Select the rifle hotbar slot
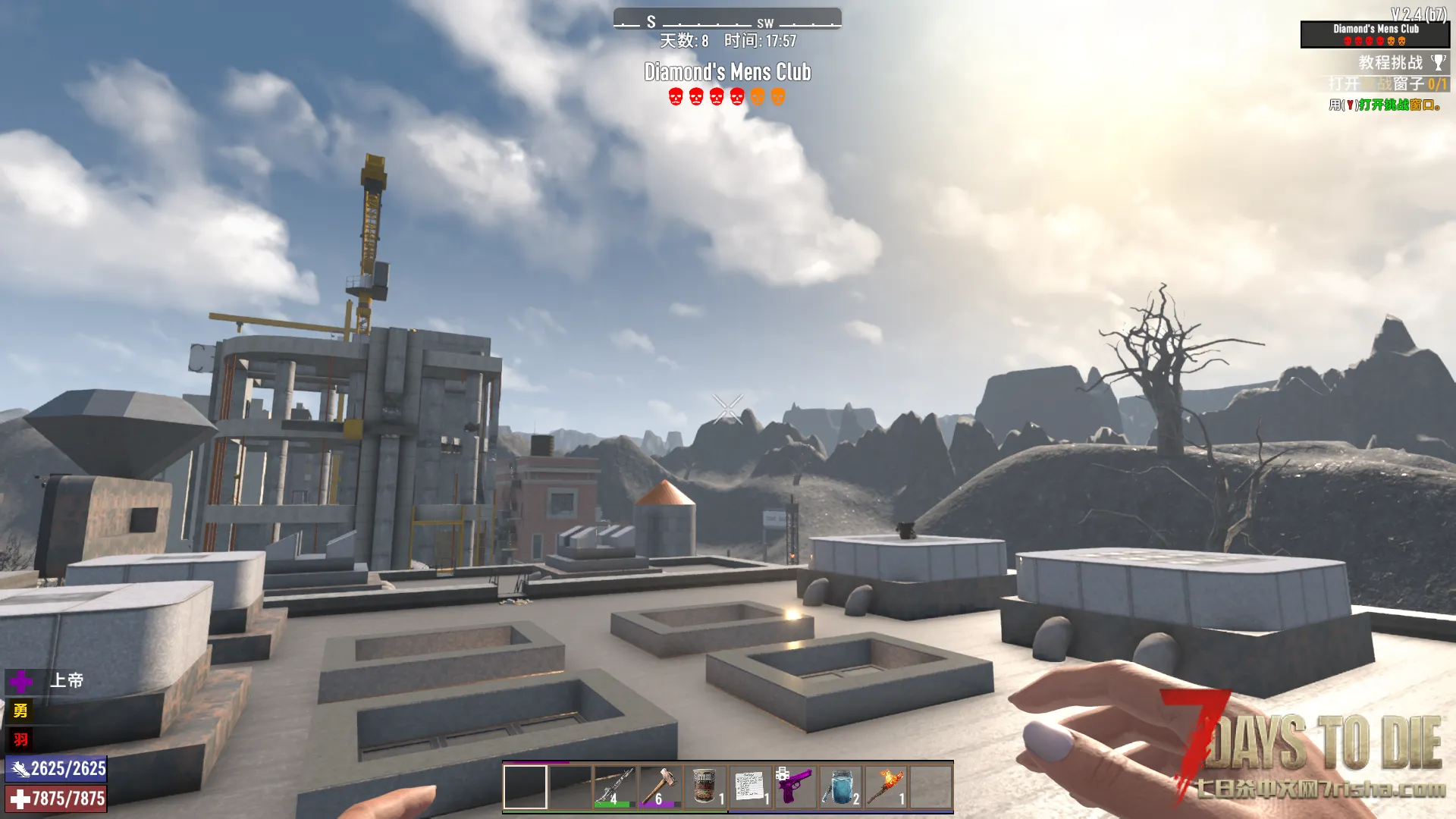The height and width of the screenshot is (819, 1456). pyautogui.click(x=614, y=786)
